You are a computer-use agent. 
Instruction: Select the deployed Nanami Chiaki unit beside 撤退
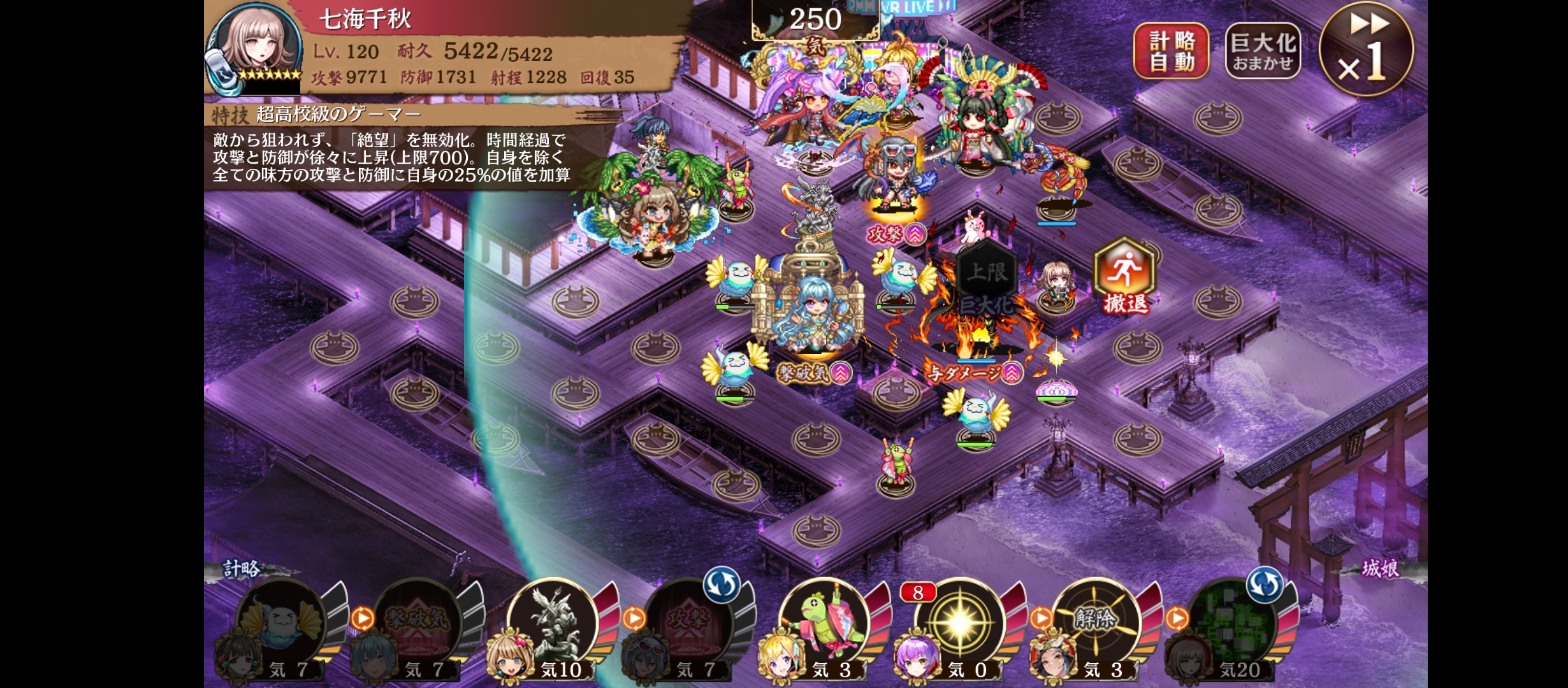[1056, 287]
